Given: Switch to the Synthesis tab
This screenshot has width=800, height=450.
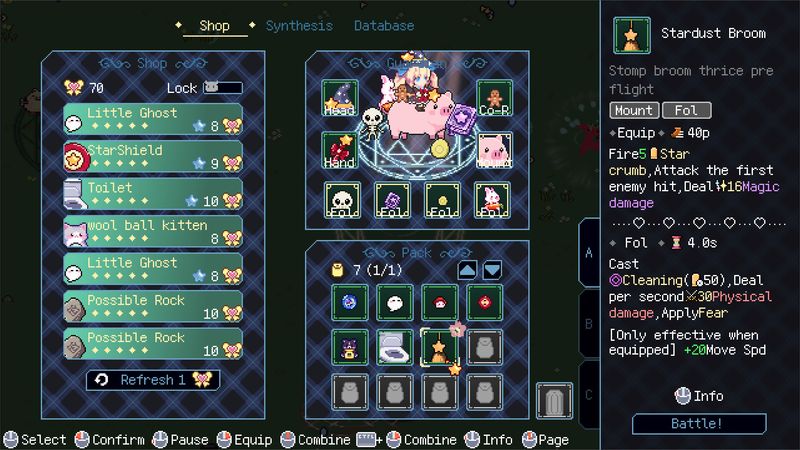Looking at the screenshot, I should pyautogui.click(x=301, y=26).
